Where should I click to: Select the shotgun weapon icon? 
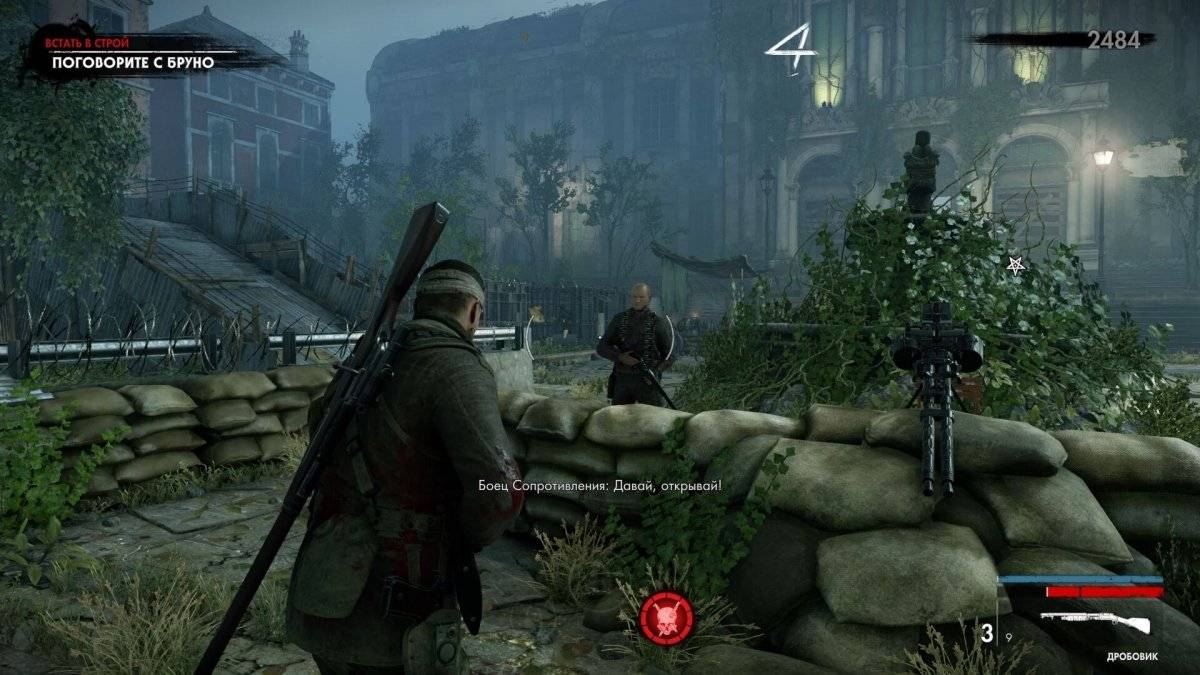[1095, 624]
